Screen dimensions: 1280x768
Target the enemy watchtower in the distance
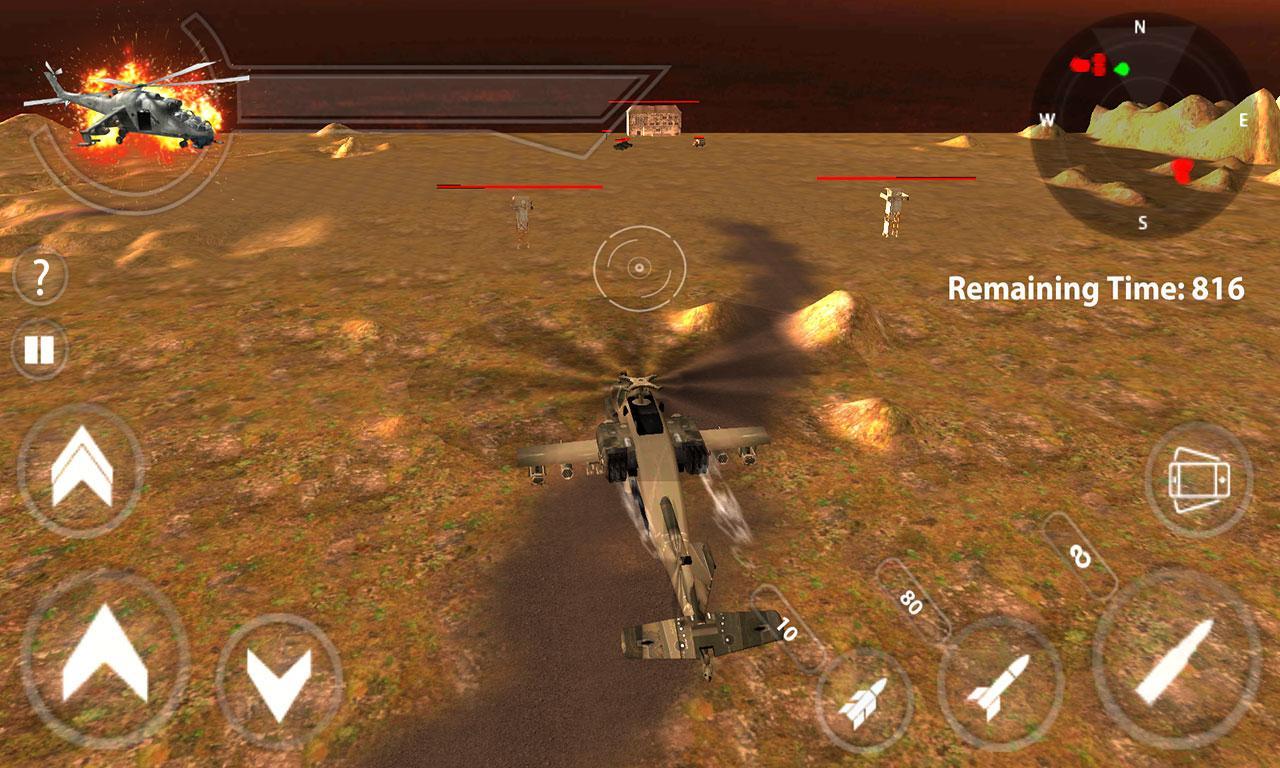(x=522, y=213)
